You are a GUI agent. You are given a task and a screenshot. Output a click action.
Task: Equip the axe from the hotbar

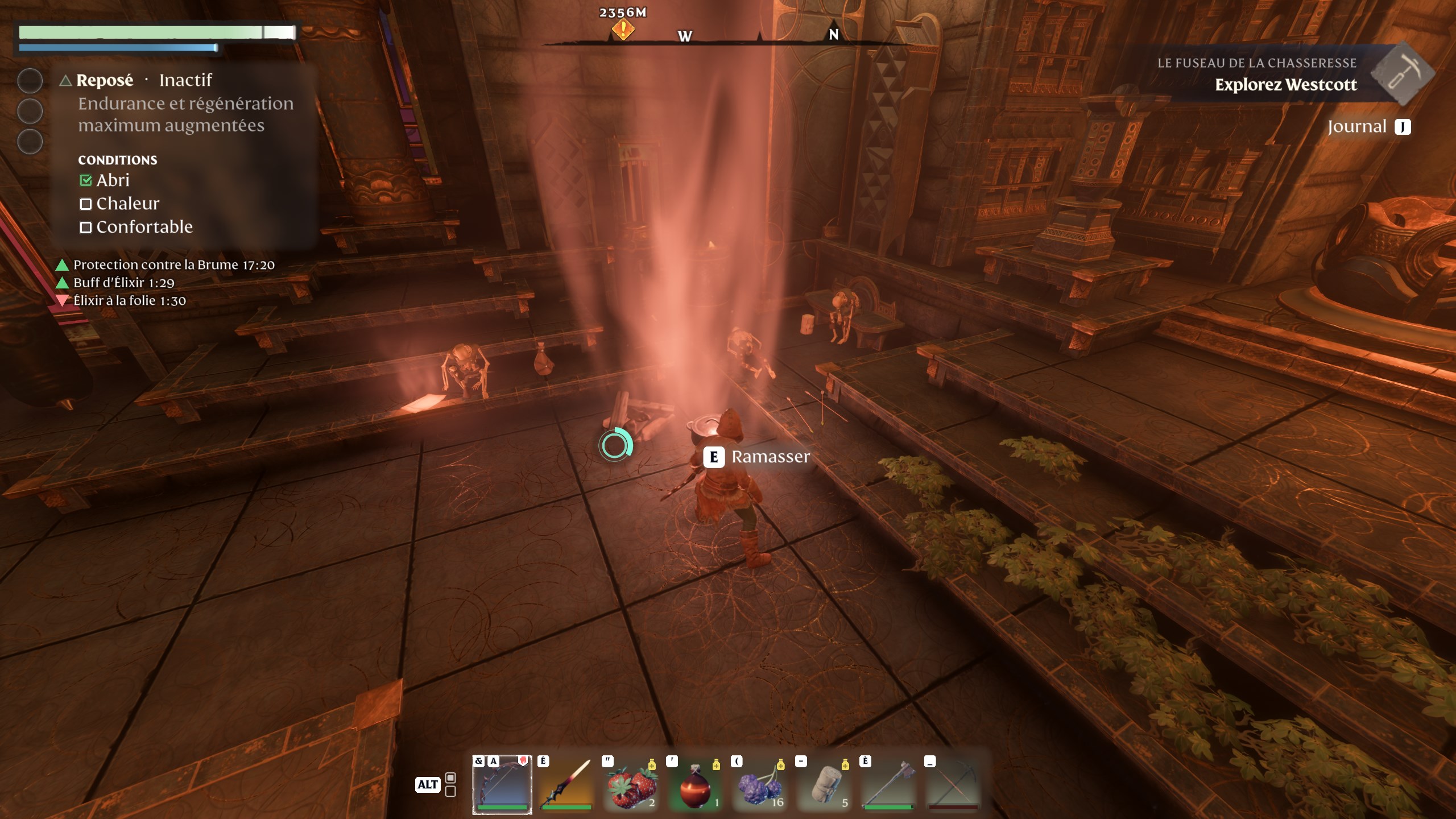[x=889, y=784]
